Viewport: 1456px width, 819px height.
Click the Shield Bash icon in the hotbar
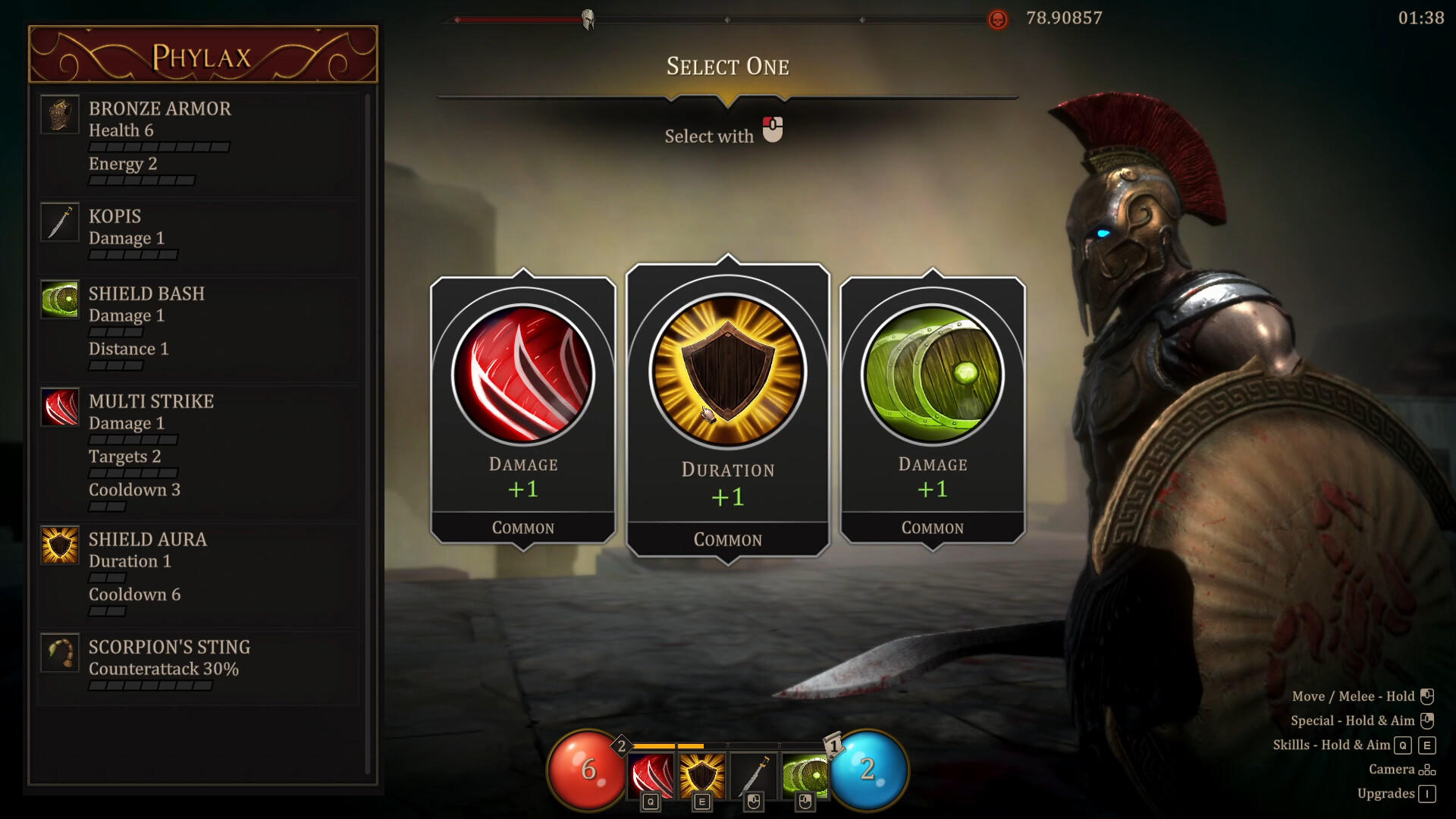pyautogui.click(x=804, y=770)
